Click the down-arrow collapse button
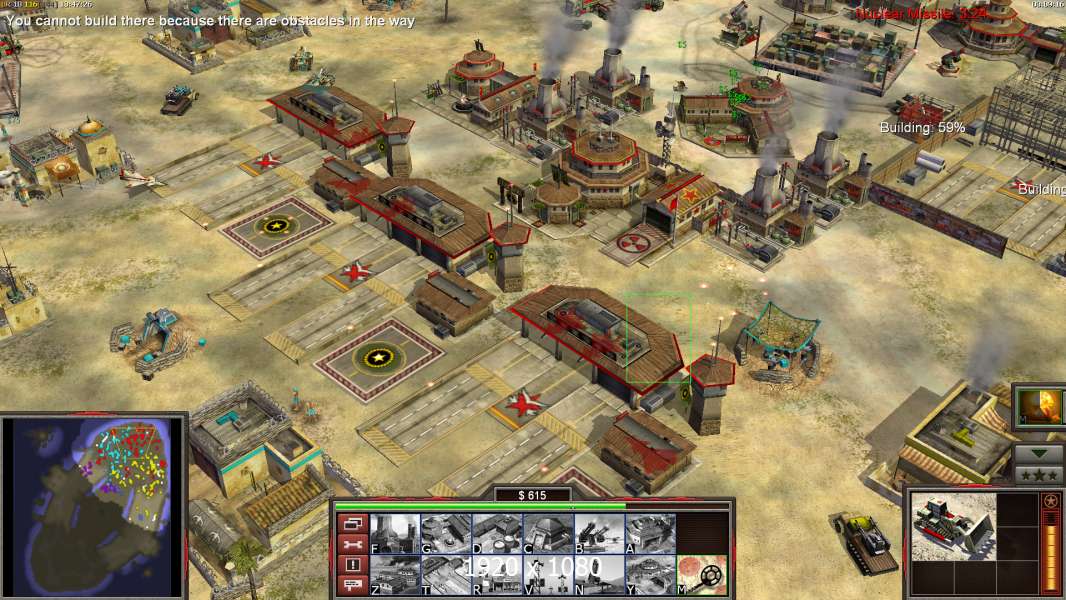1066x600 pixels. pos(1038,453)
